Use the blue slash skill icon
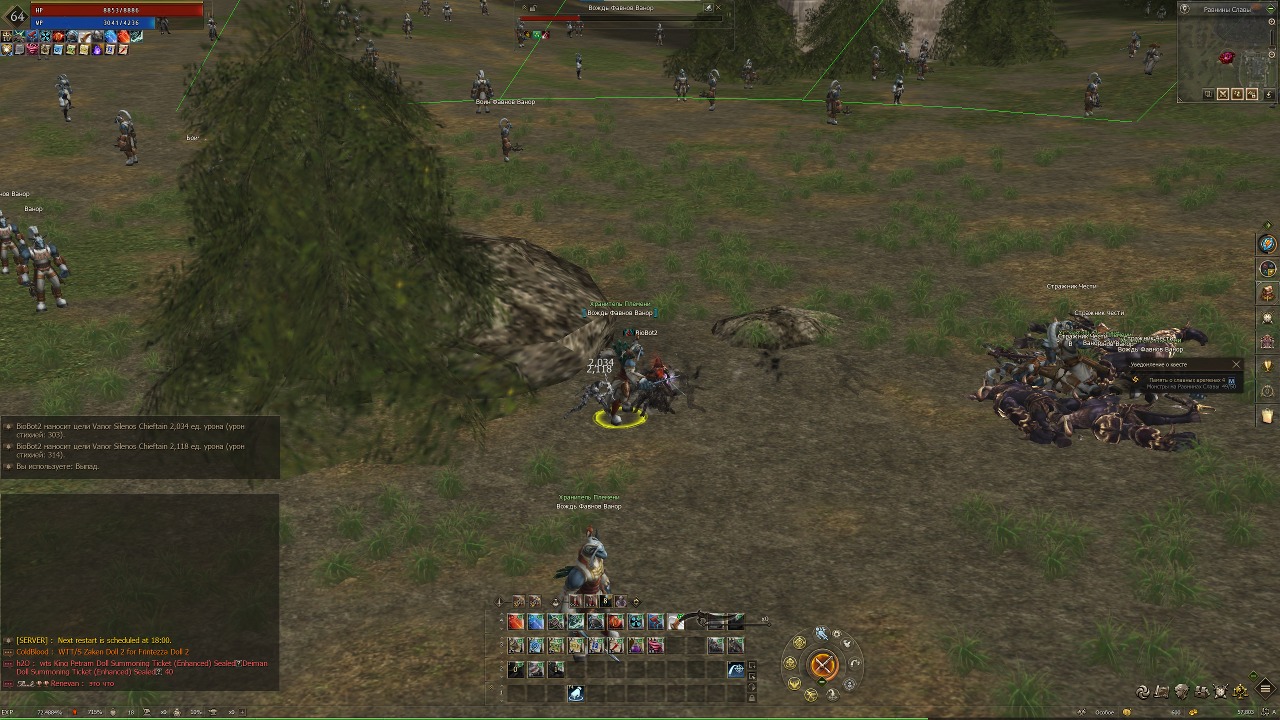The width and height of the screenshot is (1280, 720). [x=536, y=622]
